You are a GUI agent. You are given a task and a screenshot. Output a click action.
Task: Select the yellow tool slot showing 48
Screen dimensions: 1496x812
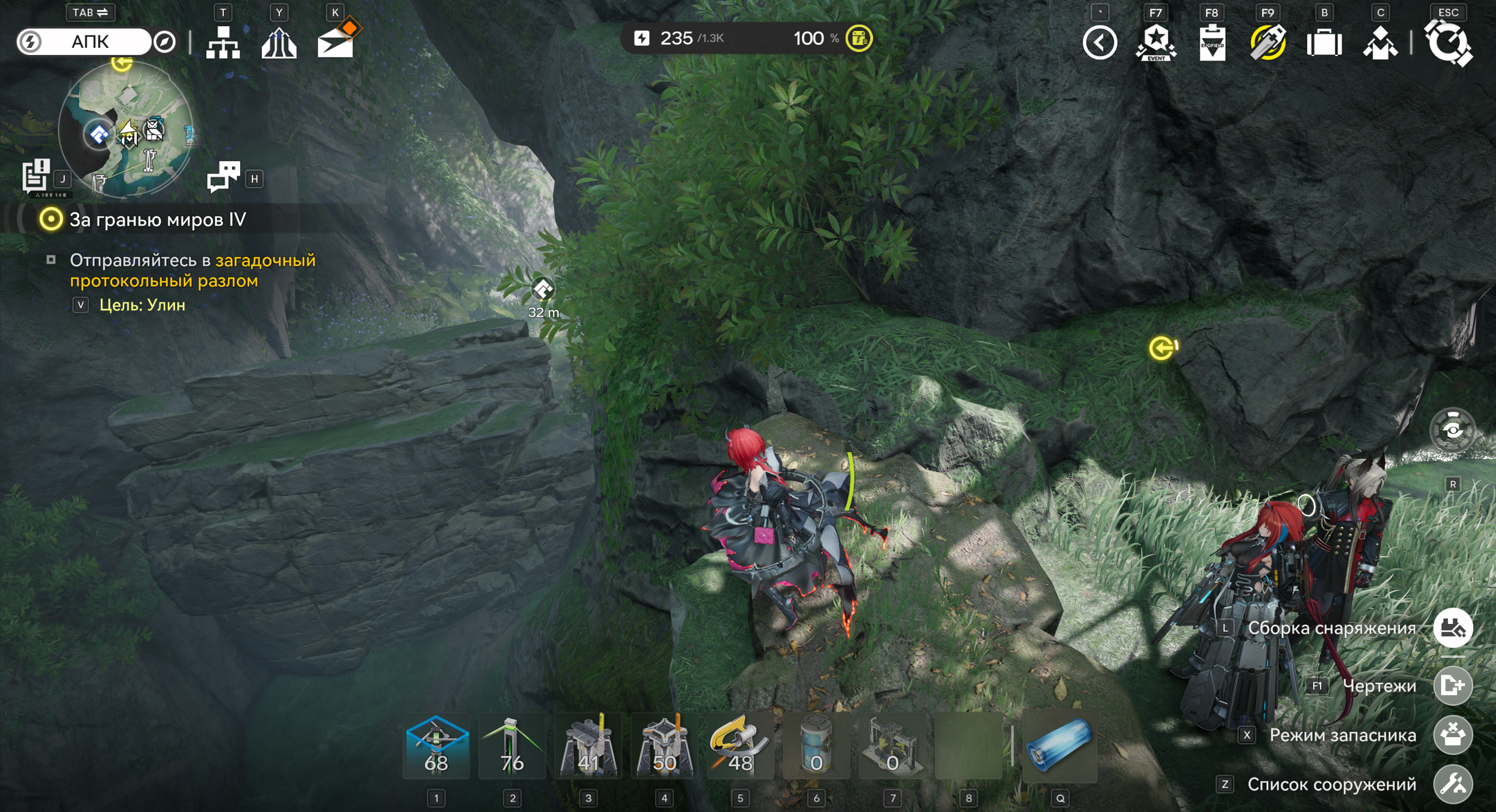pos(740,746)
